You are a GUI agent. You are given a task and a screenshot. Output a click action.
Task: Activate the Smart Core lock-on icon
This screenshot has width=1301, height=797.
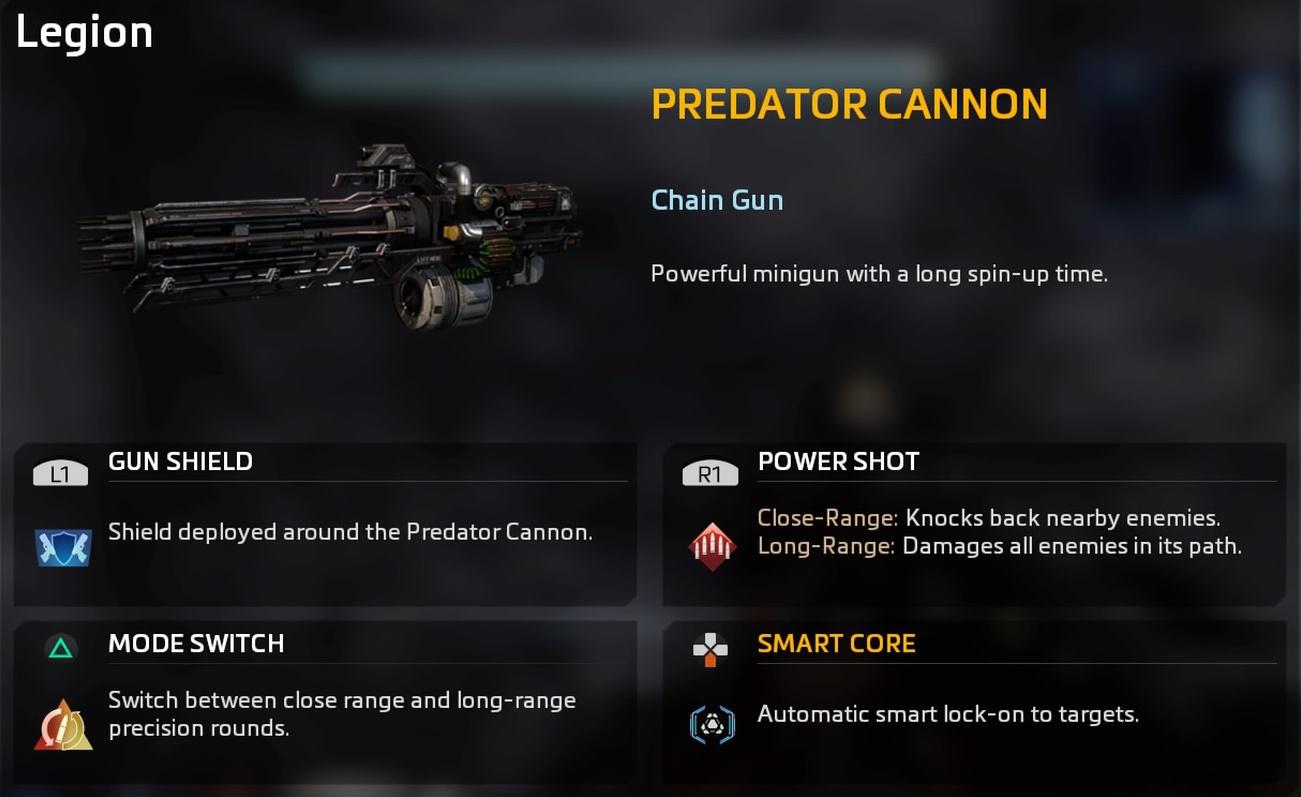[712, 724]
